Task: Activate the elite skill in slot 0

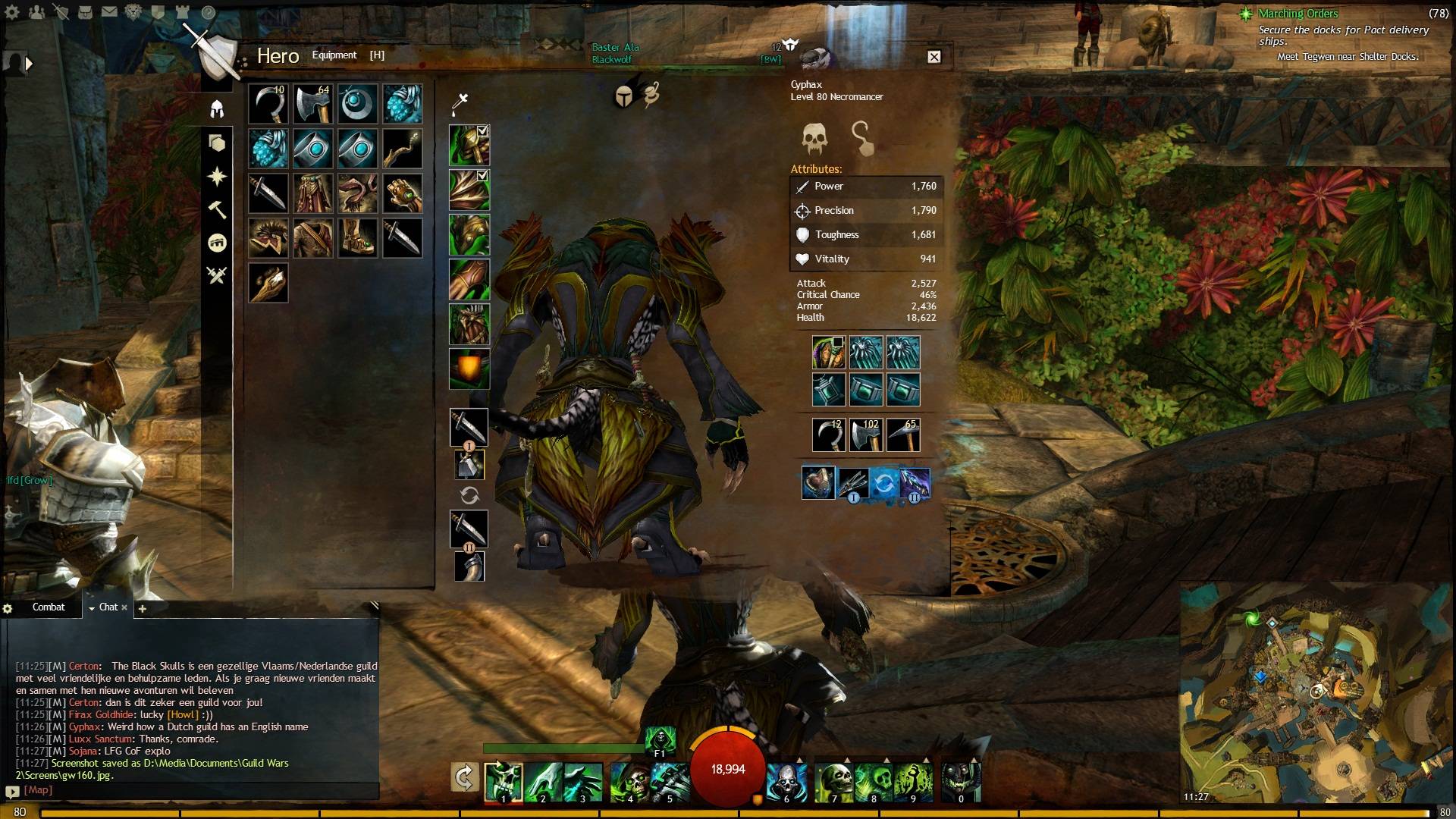Action: (961, 783)
